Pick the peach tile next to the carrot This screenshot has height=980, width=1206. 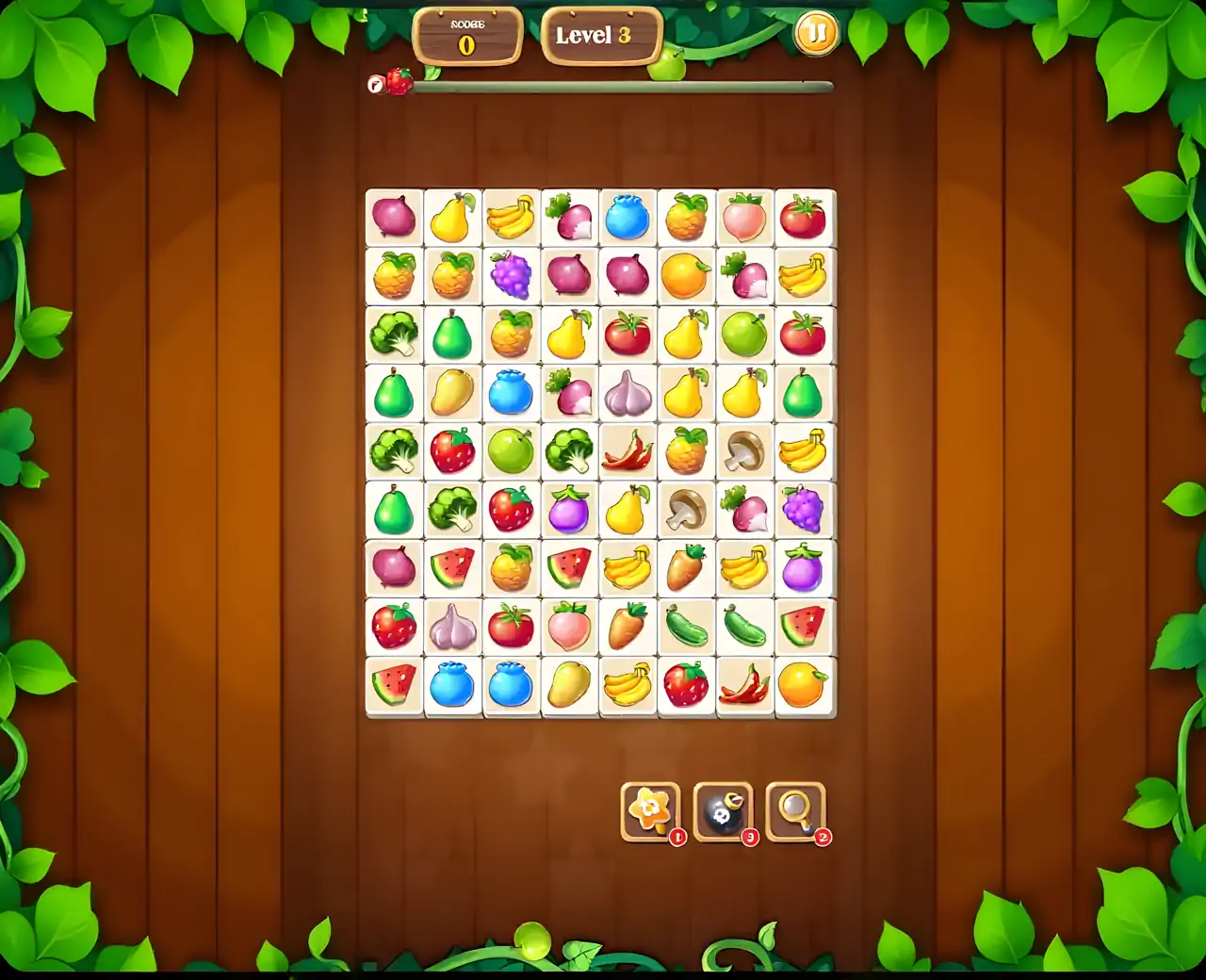pos(569,627)
